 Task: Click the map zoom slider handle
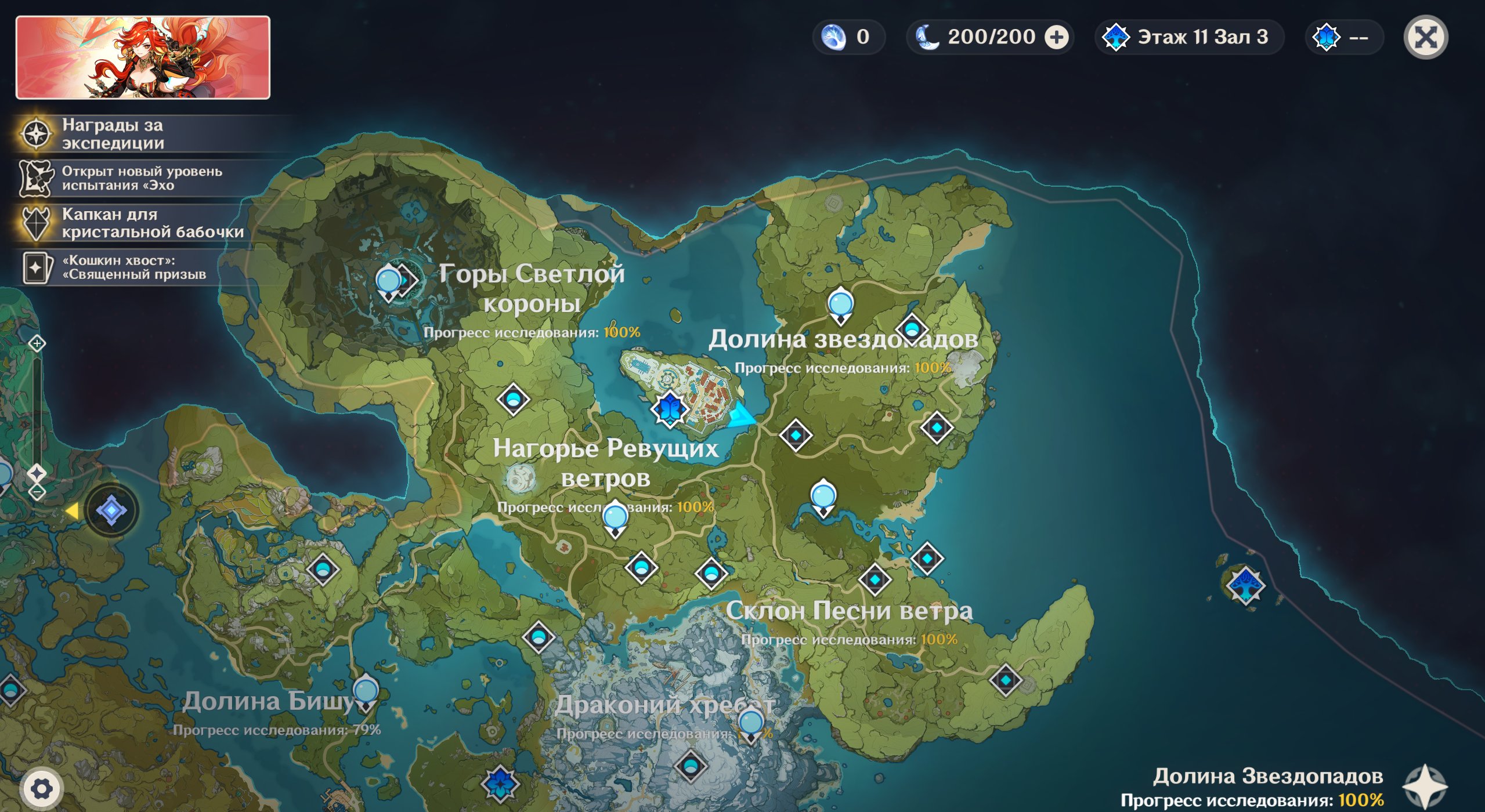point(37,473)
